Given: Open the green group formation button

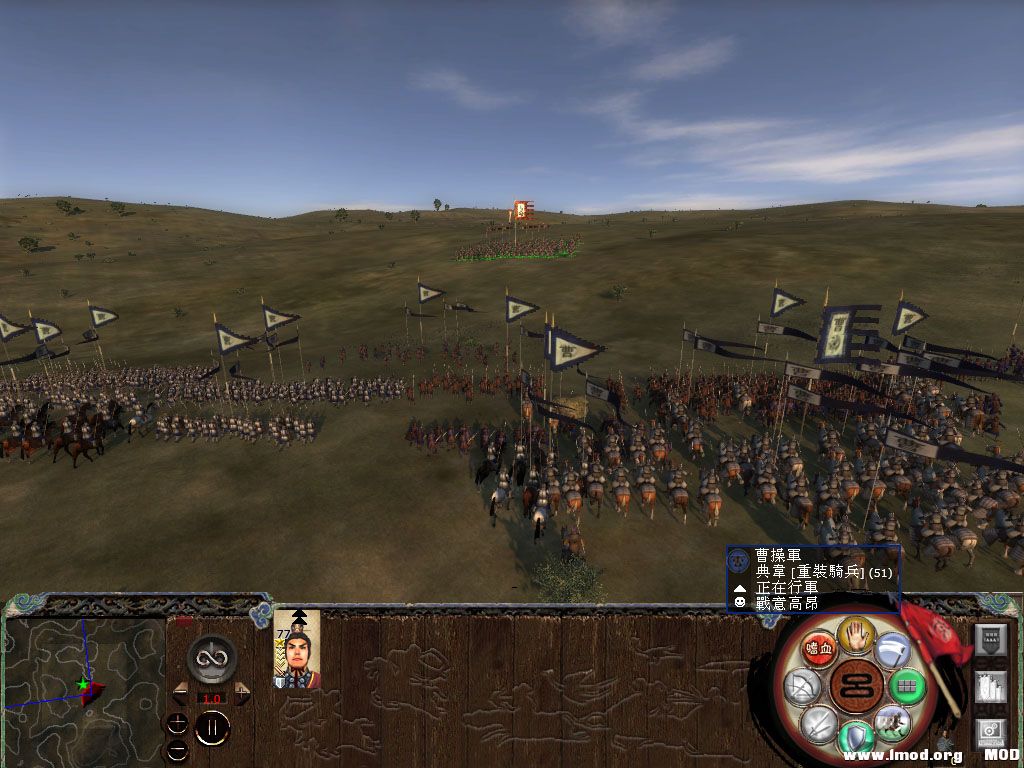Looking at the screenshot, I should click(907, 687).
